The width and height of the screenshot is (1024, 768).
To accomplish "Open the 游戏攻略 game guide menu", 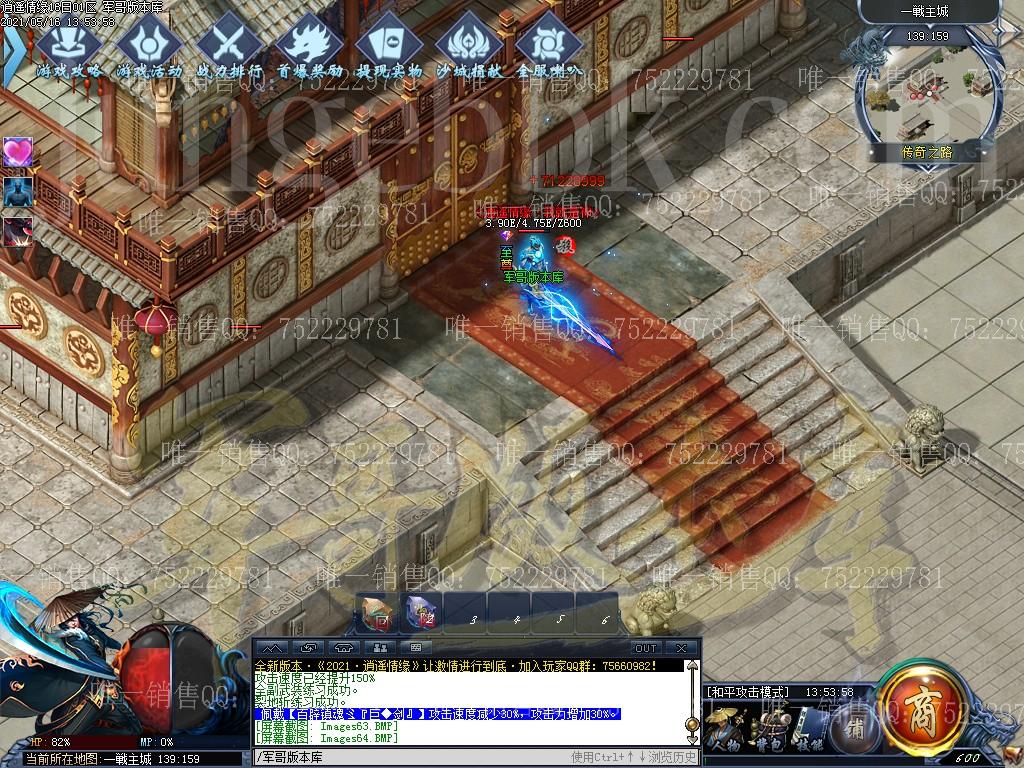I will point(68,44).
